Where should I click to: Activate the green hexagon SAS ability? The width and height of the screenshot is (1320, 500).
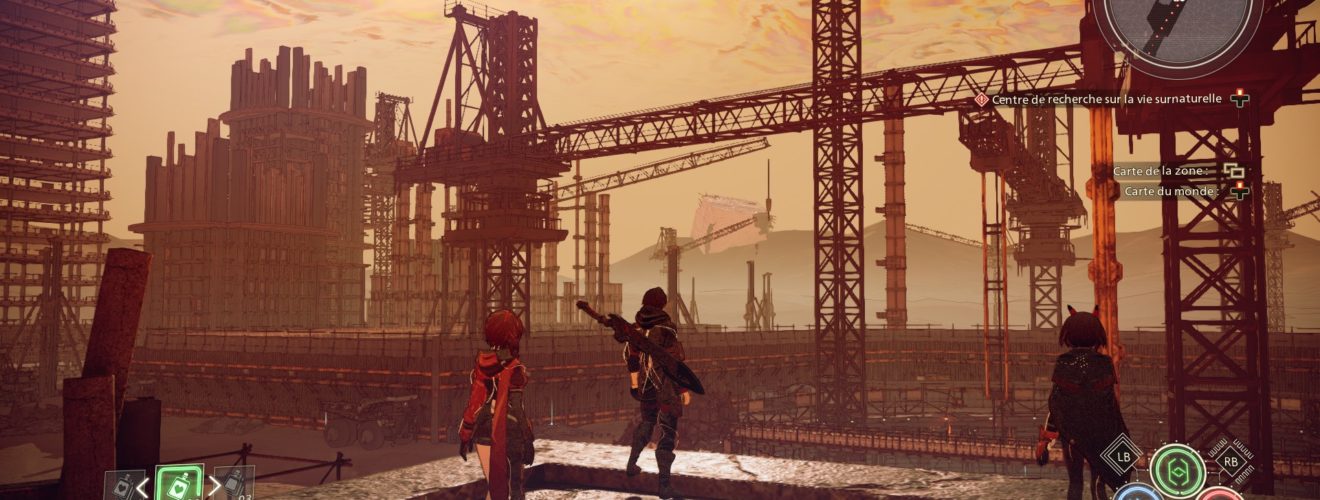[x=1177, y=468]
